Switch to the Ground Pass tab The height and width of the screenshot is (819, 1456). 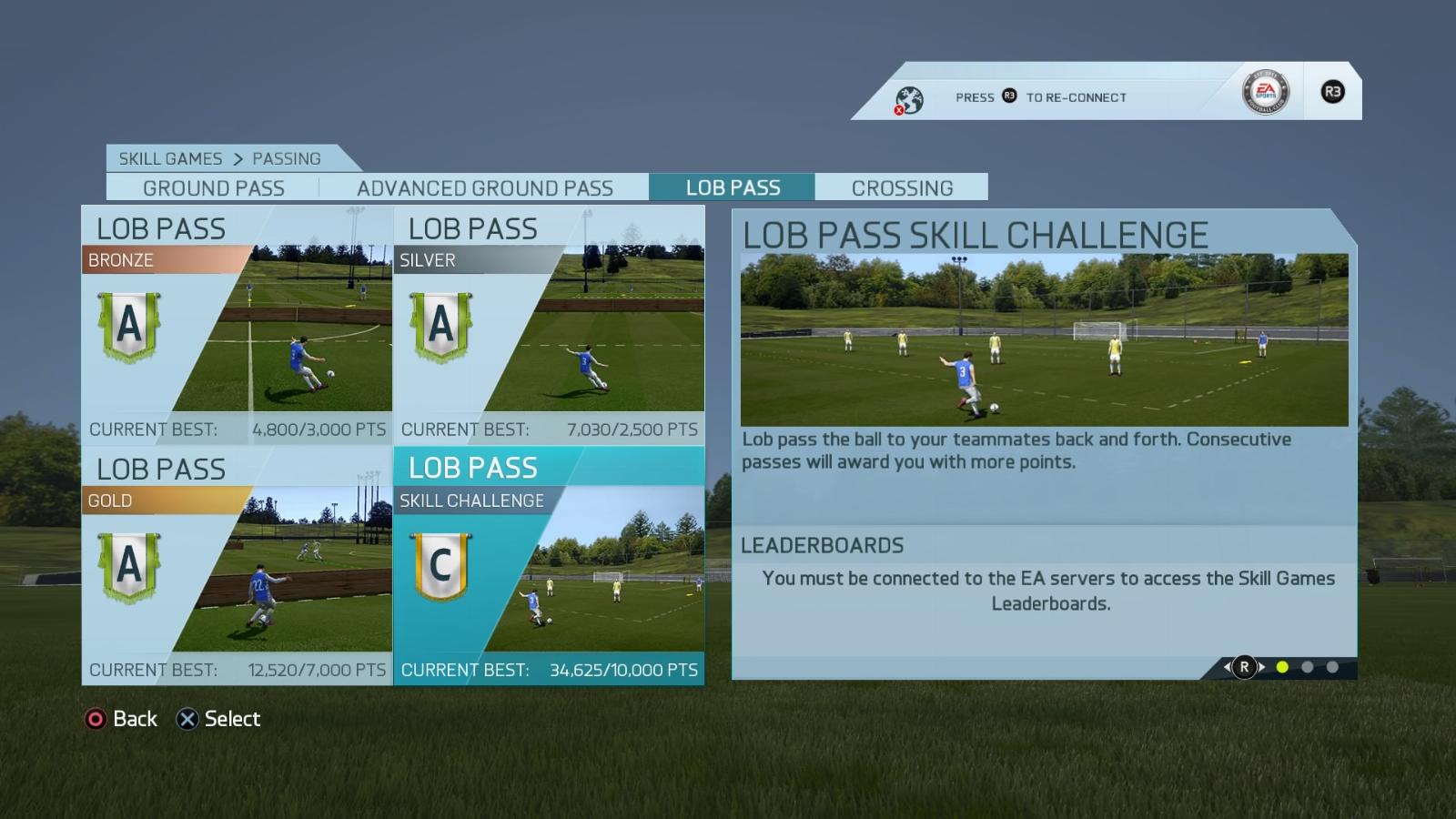click(213, 187)
